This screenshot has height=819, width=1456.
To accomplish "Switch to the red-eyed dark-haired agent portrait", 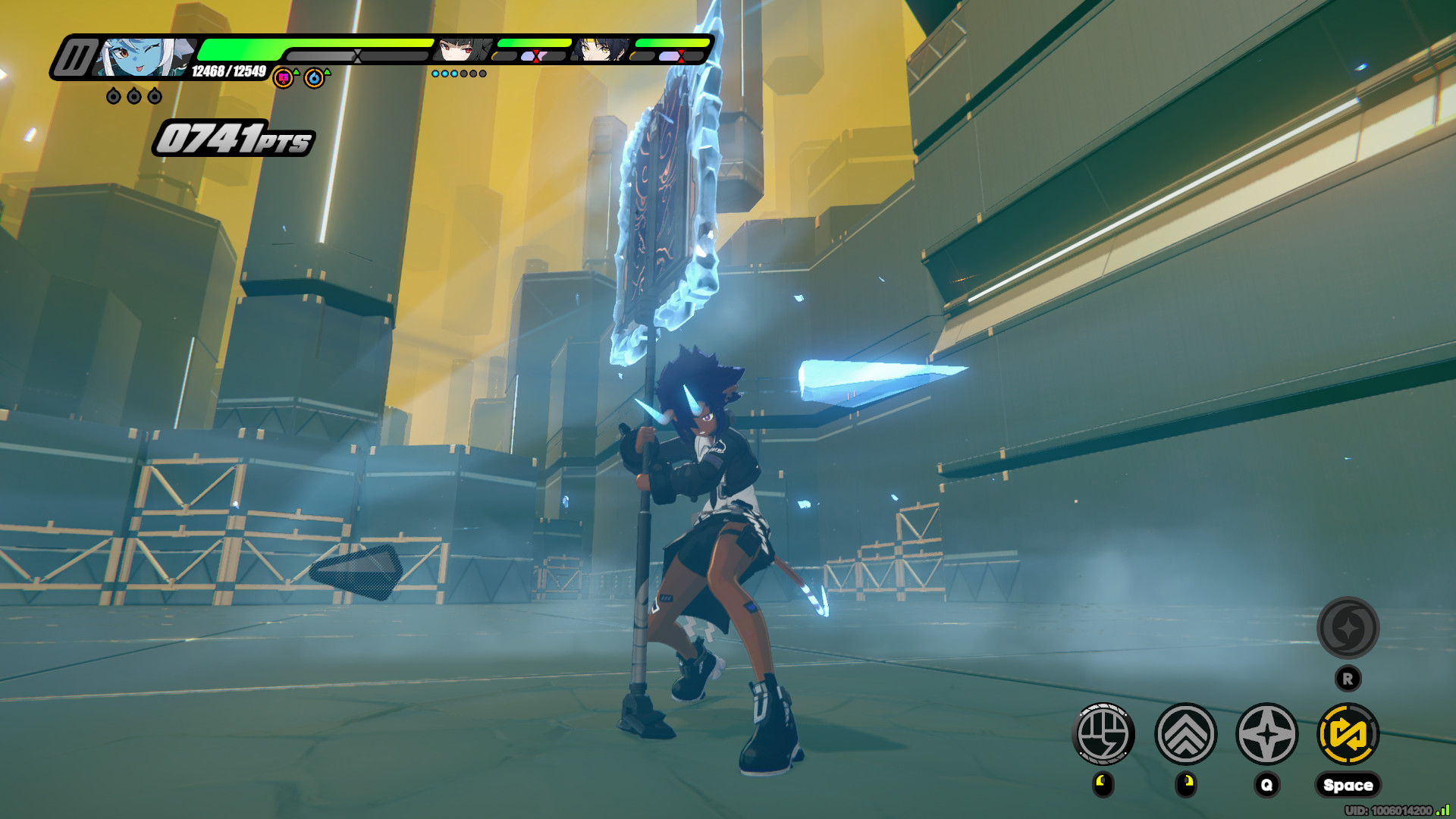I will coord(461,50).
